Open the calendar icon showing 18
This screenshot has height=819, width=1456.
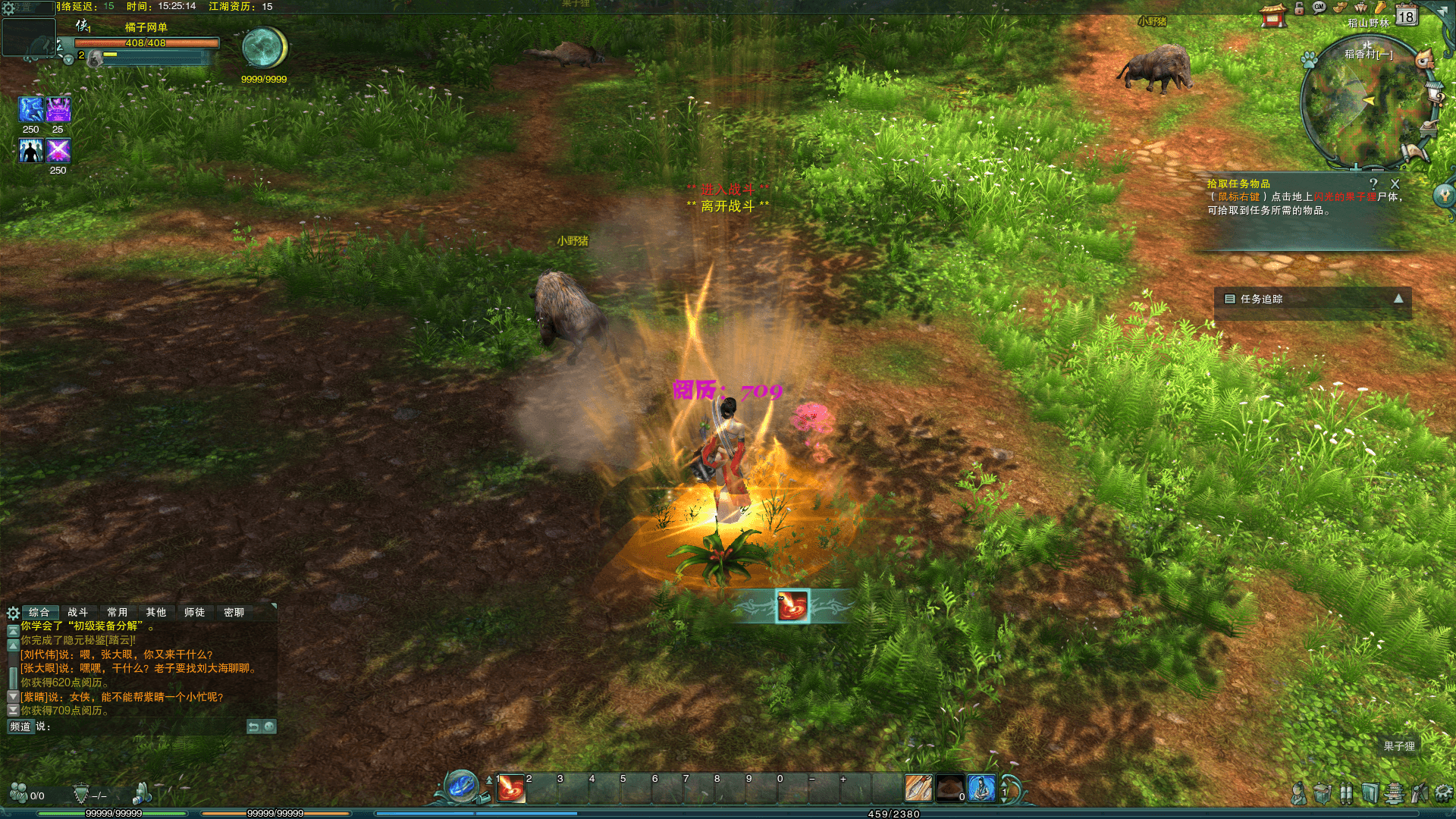(x=1407, y=15)
